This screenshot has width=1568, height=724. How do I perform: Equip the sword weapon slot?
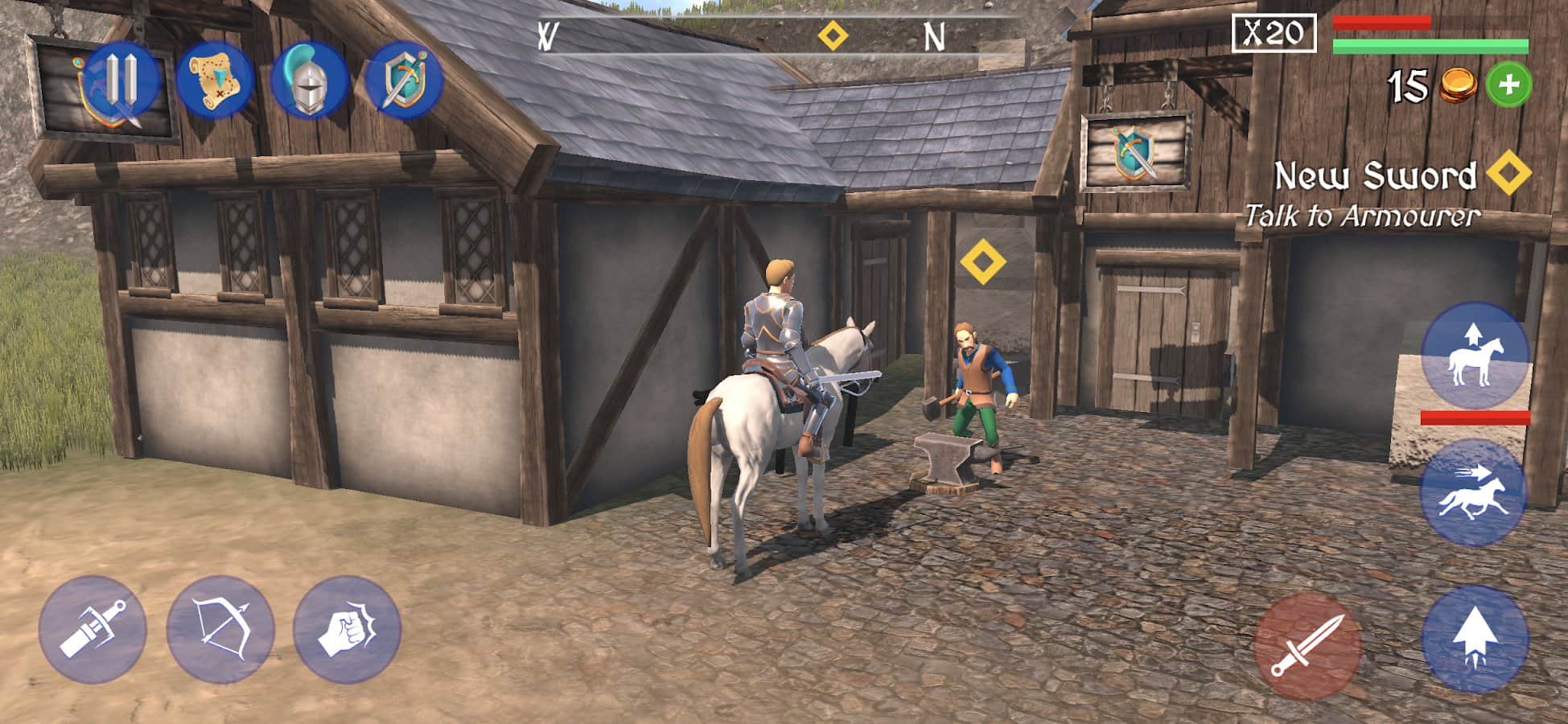tap(93, 631)
